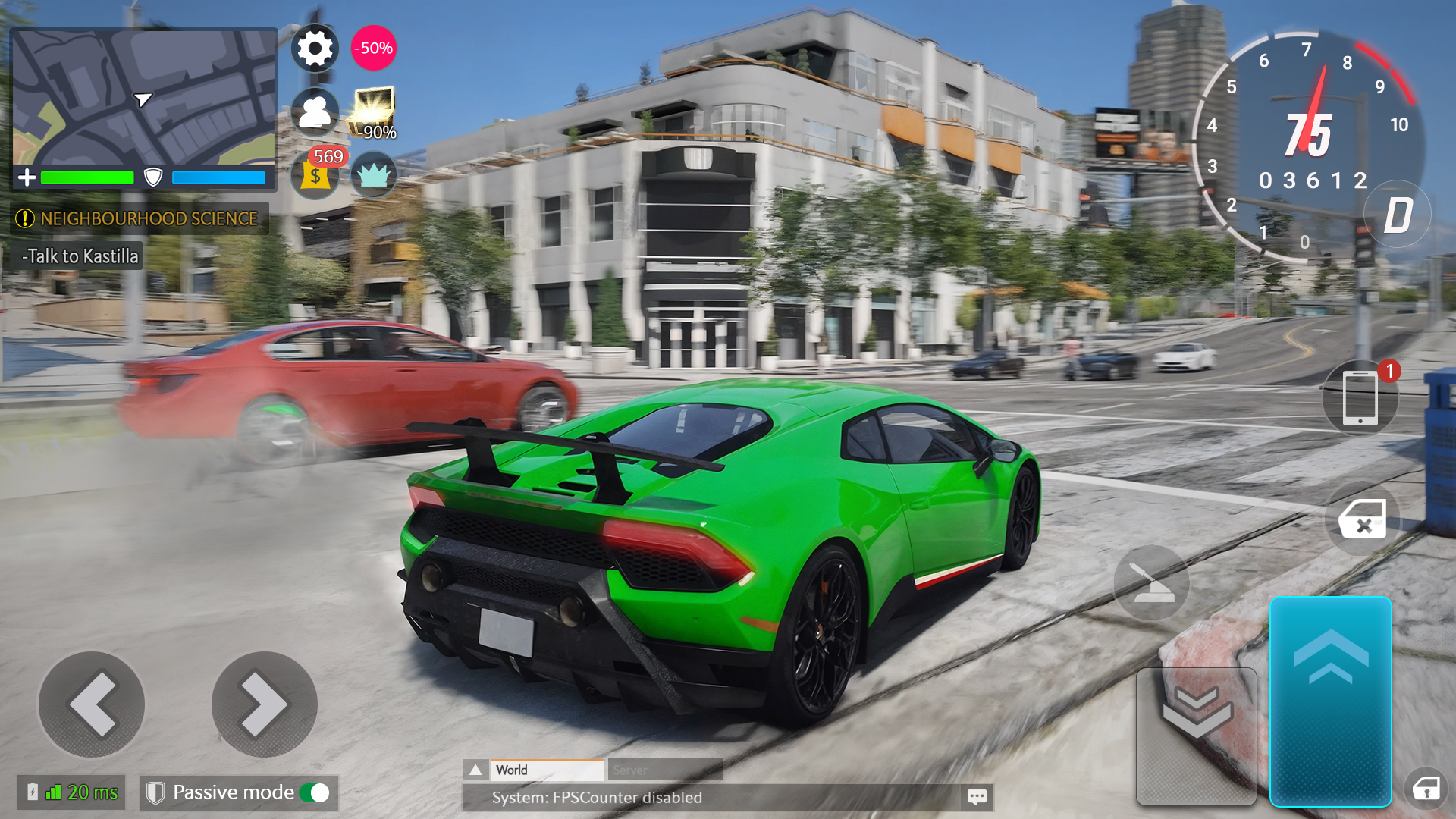1456x819 pixels.
Task: Select the Neighbourhood Science quest tracker
Action: [x=140, y=218]
